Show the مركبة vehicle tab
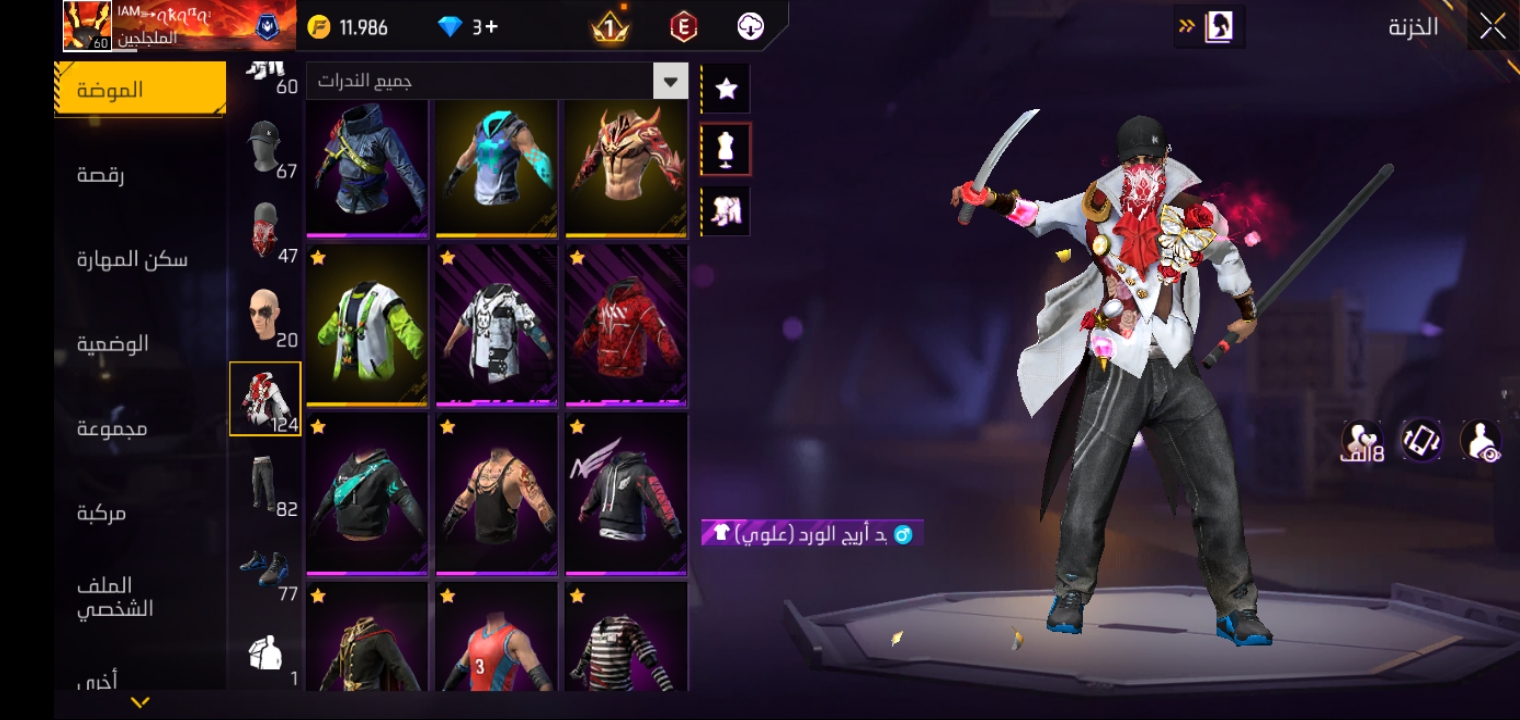 point(102,513)
